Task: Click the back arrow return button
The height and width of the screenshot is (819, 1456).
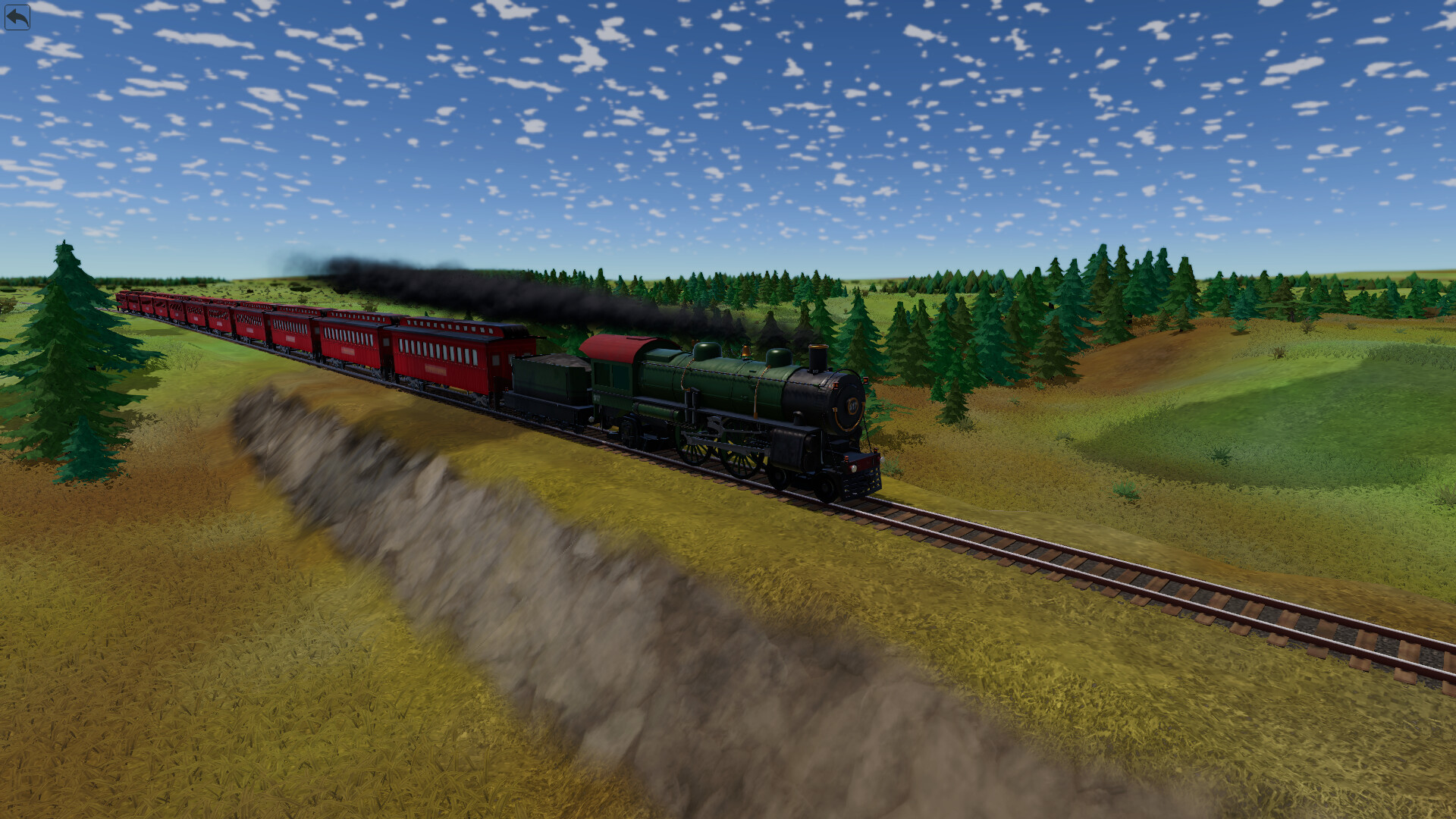Action: 19,17
